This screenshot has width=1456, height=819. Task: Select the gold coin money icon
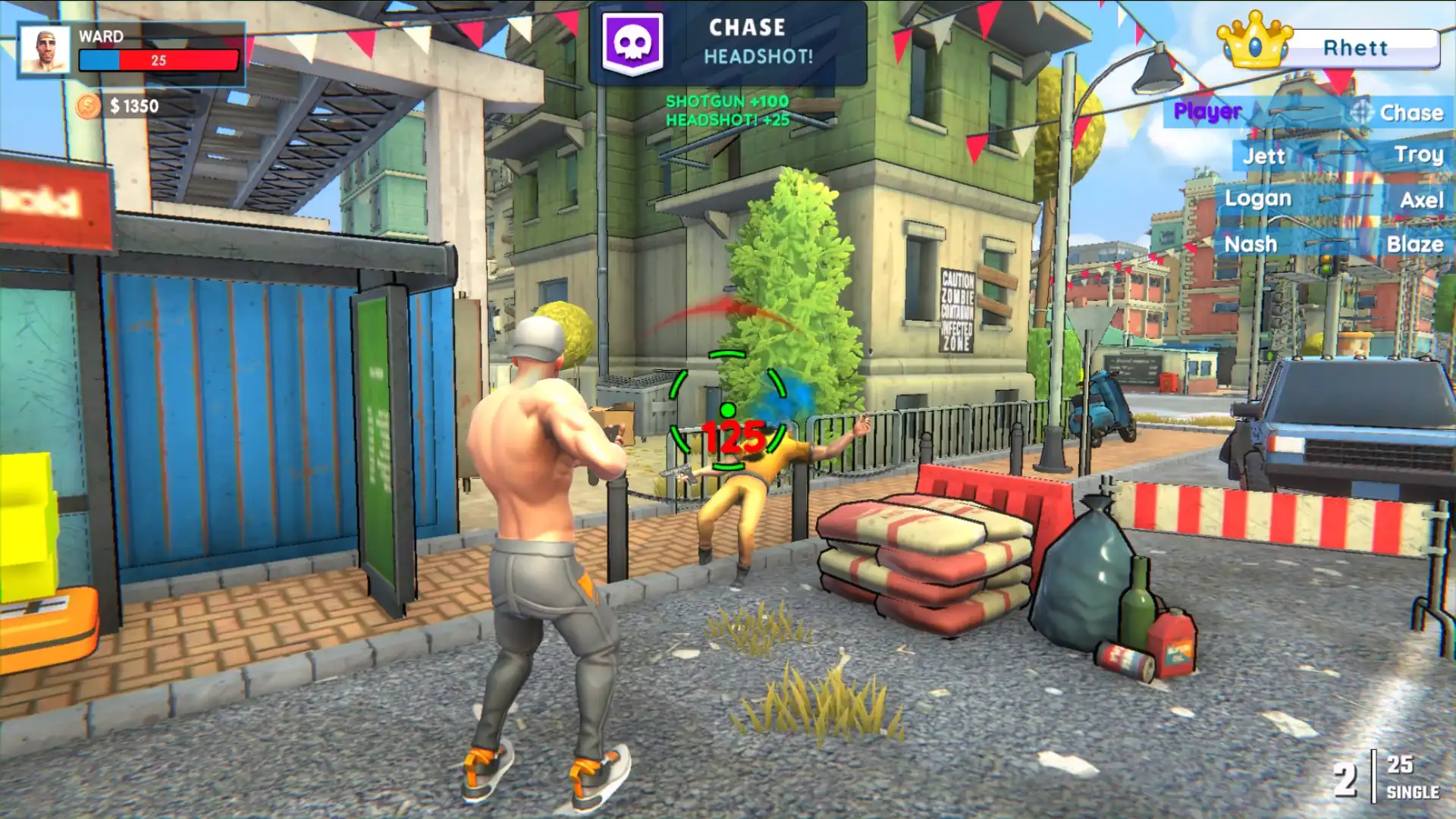point(88,106)
